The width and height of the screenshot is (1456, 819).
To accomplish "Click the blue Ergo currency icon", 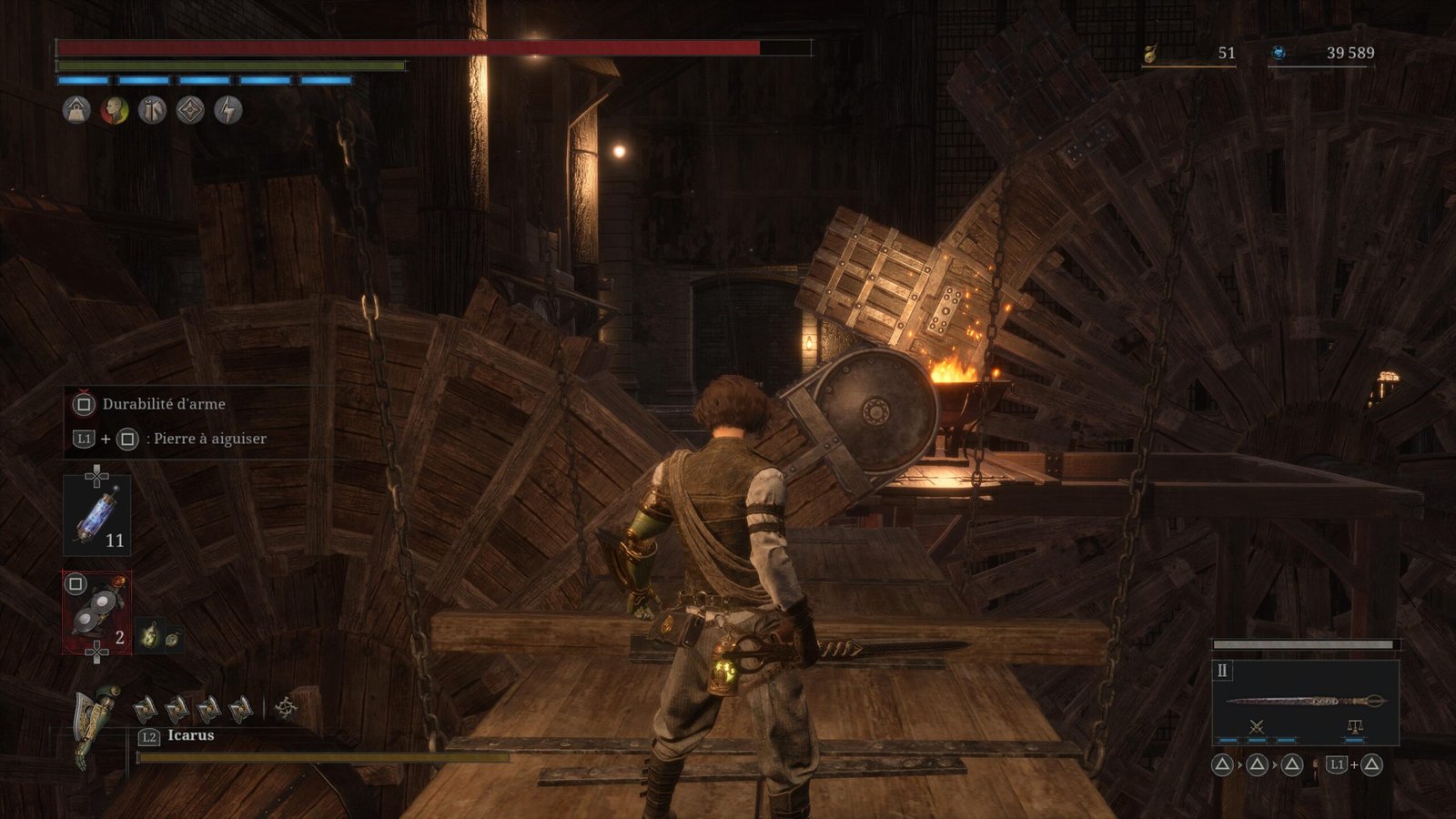I will [x=1278, y=54].
